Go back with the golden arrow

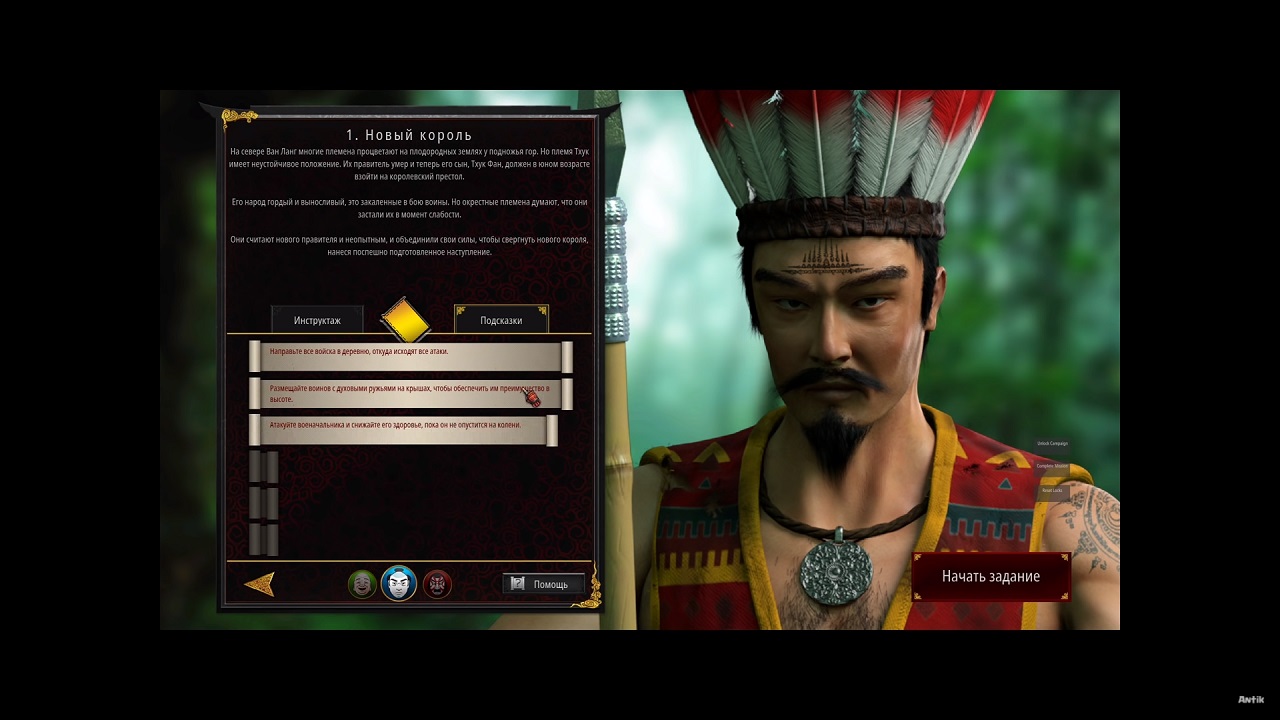(259, 584)
